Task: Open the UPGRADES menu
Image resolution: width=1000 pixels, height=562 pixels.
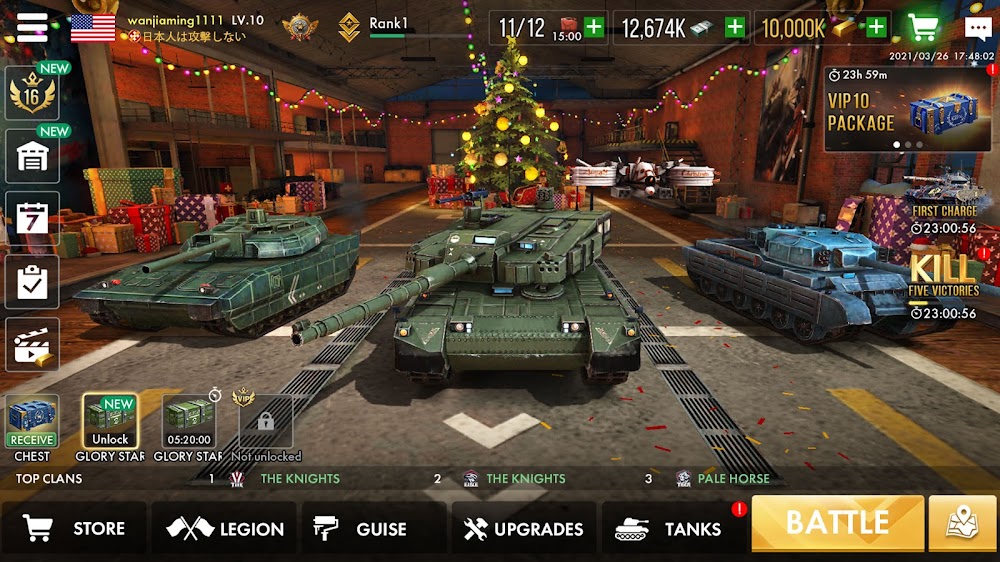Action: [523, 528]
